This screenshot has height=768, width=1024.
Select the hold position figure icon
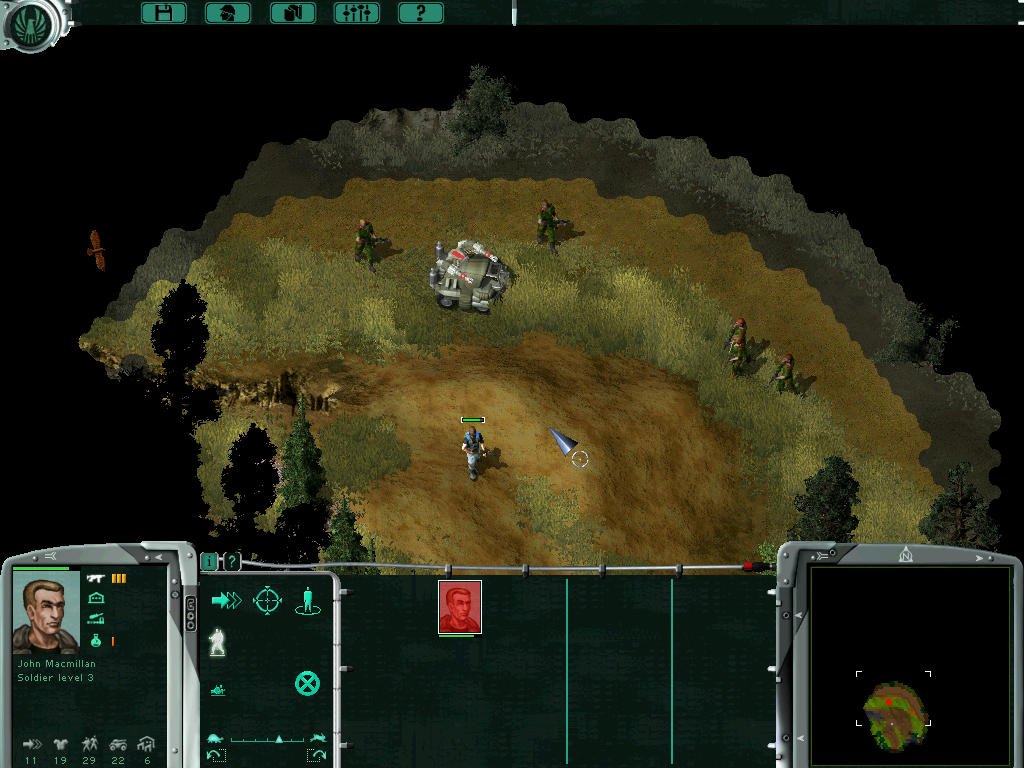pos(308,601)
